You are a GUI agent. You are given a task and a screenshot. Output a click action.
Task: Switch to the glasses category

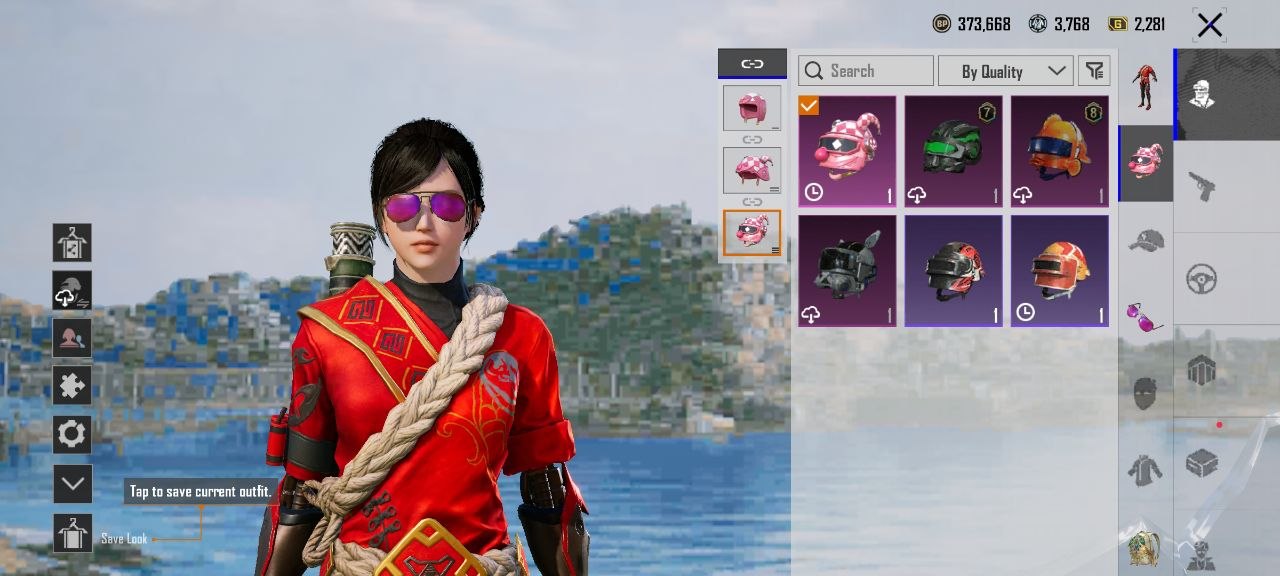coord(1145,317)
